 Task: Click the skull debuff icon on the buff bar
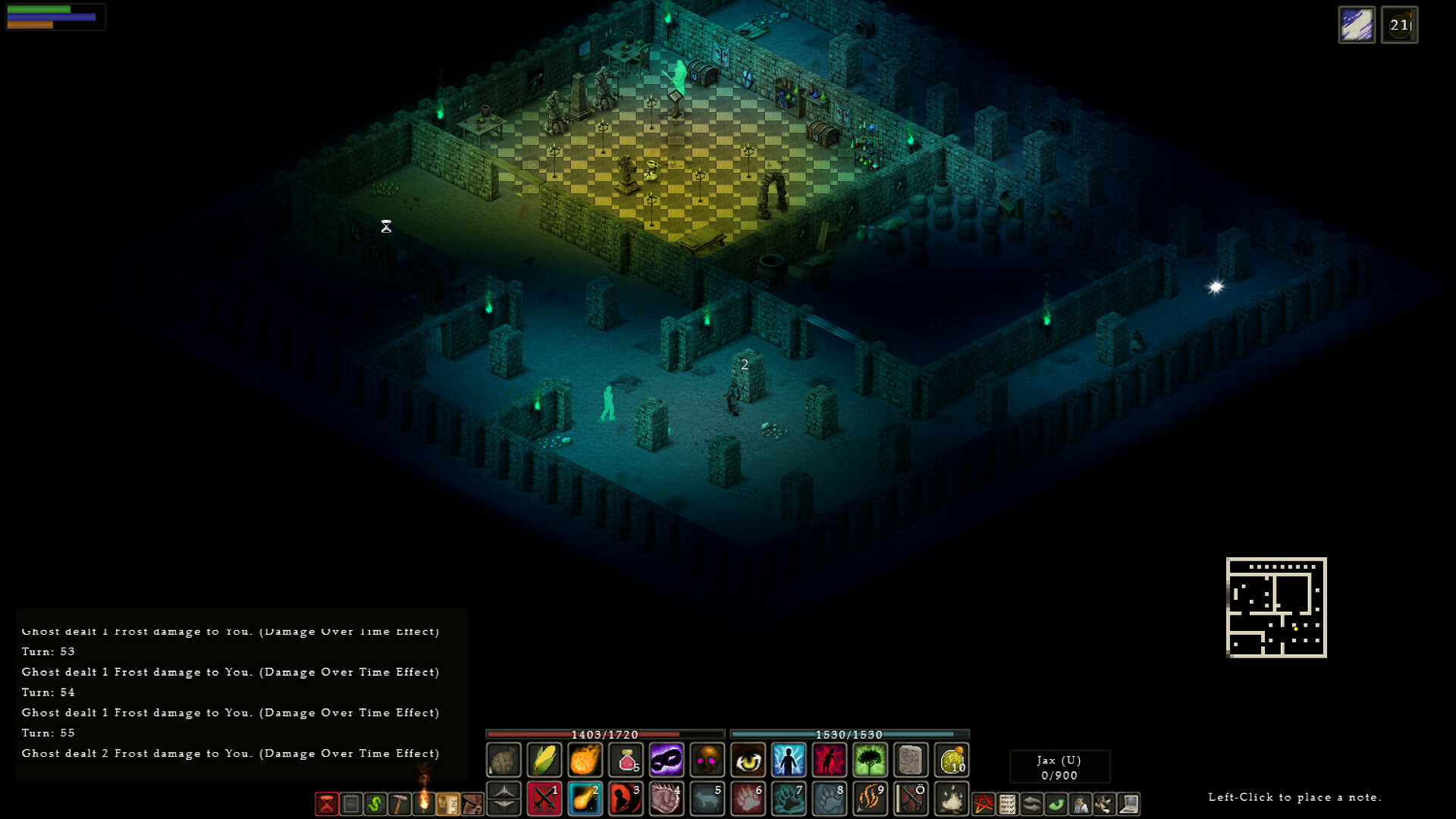[x=707, y=759]
